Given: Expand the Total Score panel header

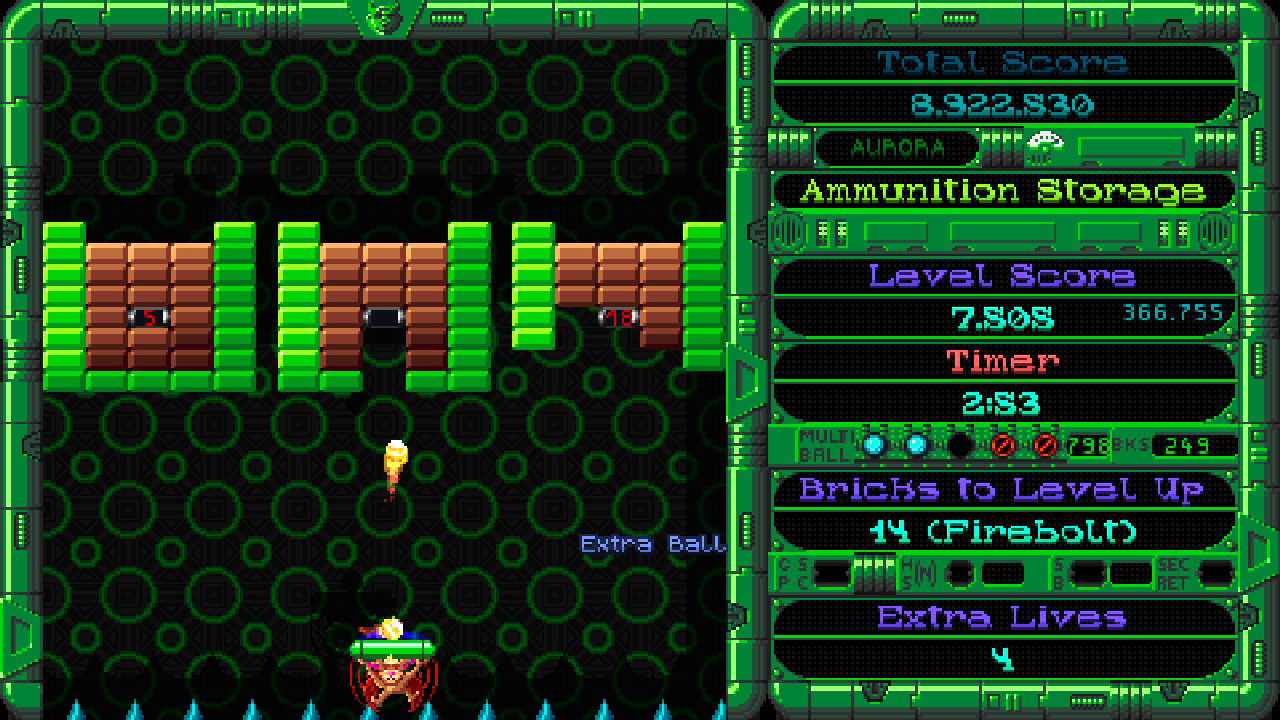Looking at the screenshot, I should point(1003,61).
